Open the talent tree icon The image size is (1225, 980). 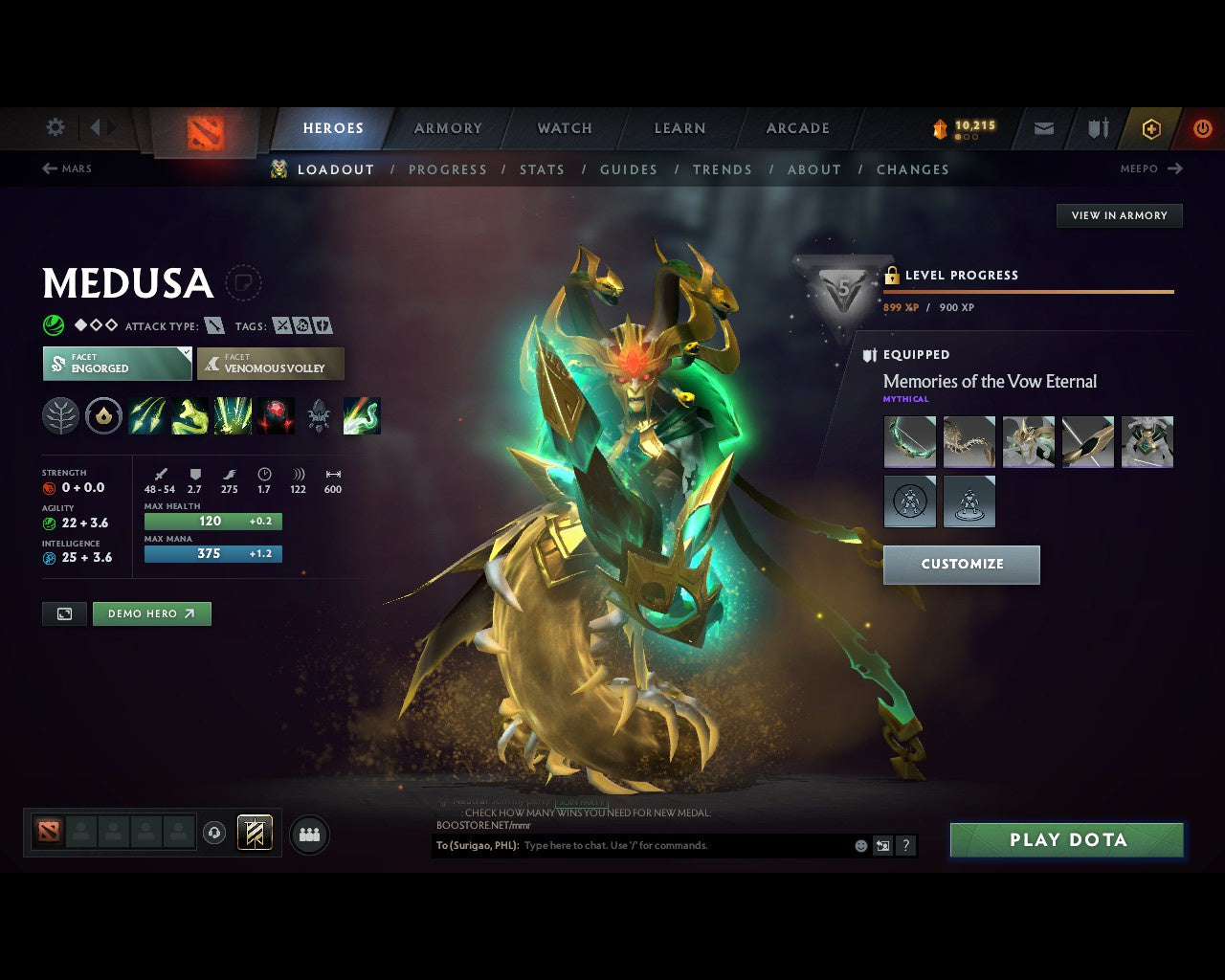click(60, 415)
